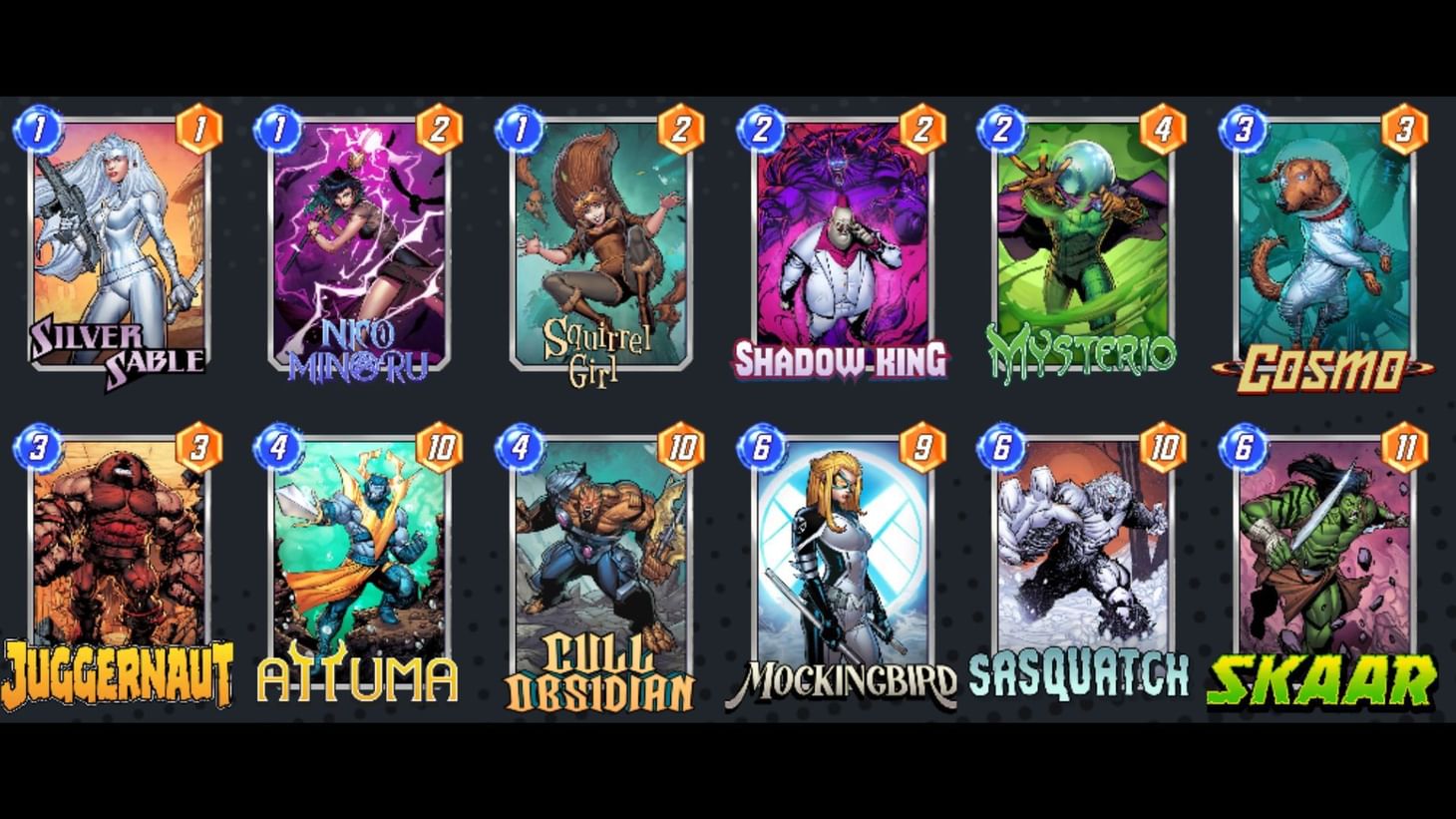This screenshot has width=1456, height=819.
Task: Click the Cull Obsidian card
Action: pos(600,559)
